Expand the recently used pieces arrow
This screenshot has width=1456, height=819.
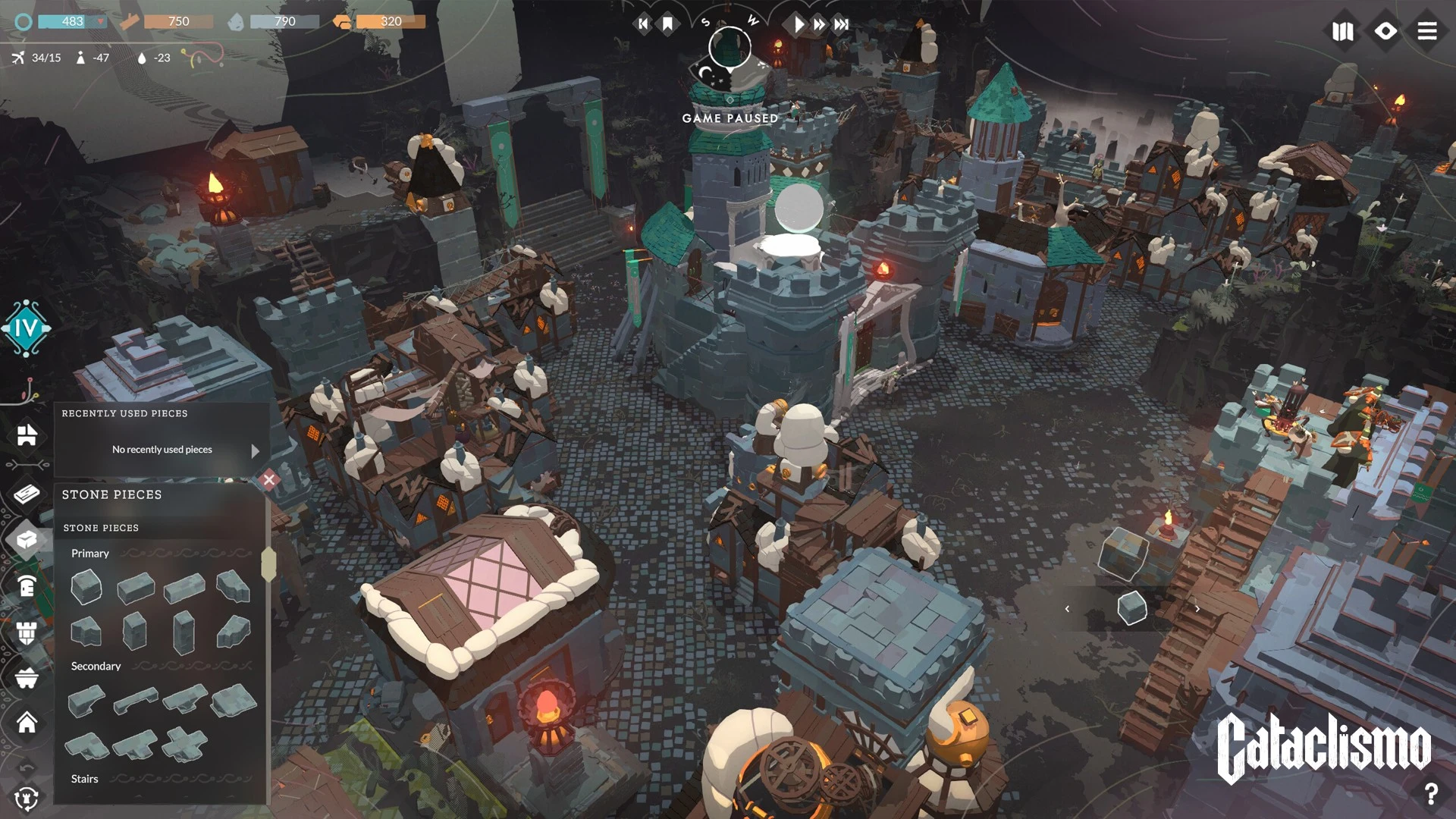tap(255, 450)
